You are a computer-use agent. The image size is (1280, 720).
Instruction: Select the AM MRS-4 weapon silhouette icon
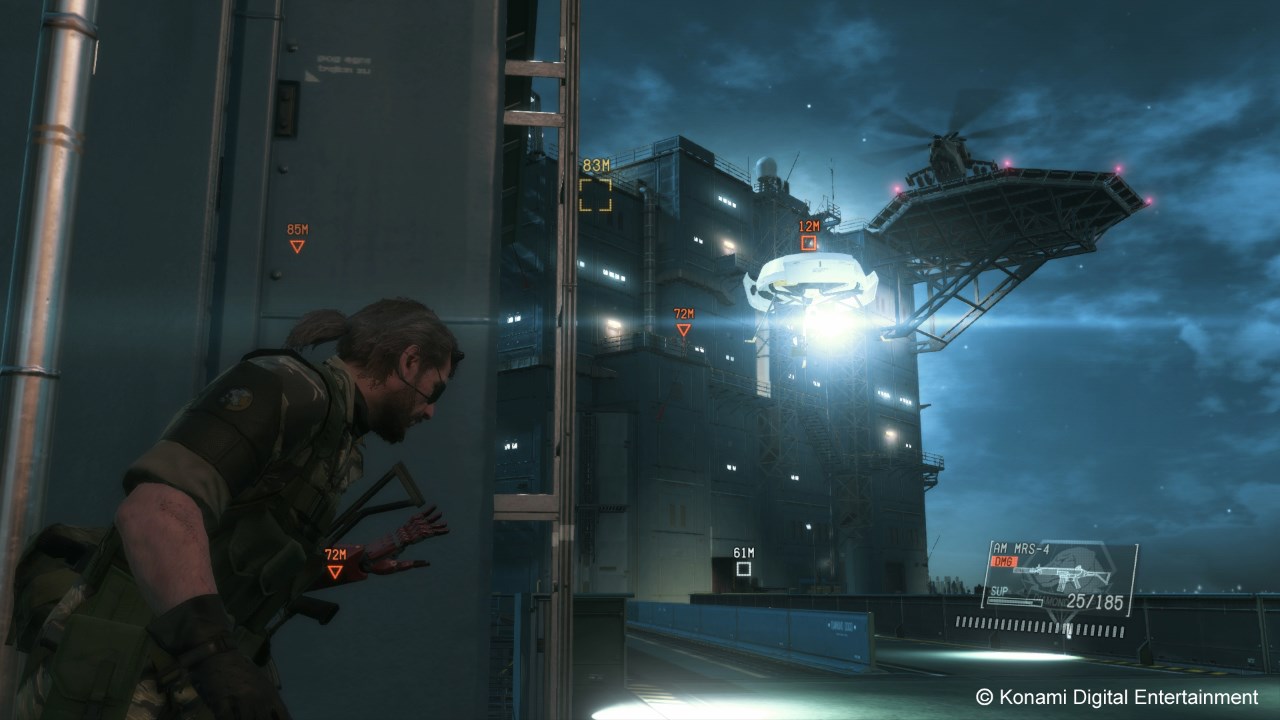(x=1058, y=574)
